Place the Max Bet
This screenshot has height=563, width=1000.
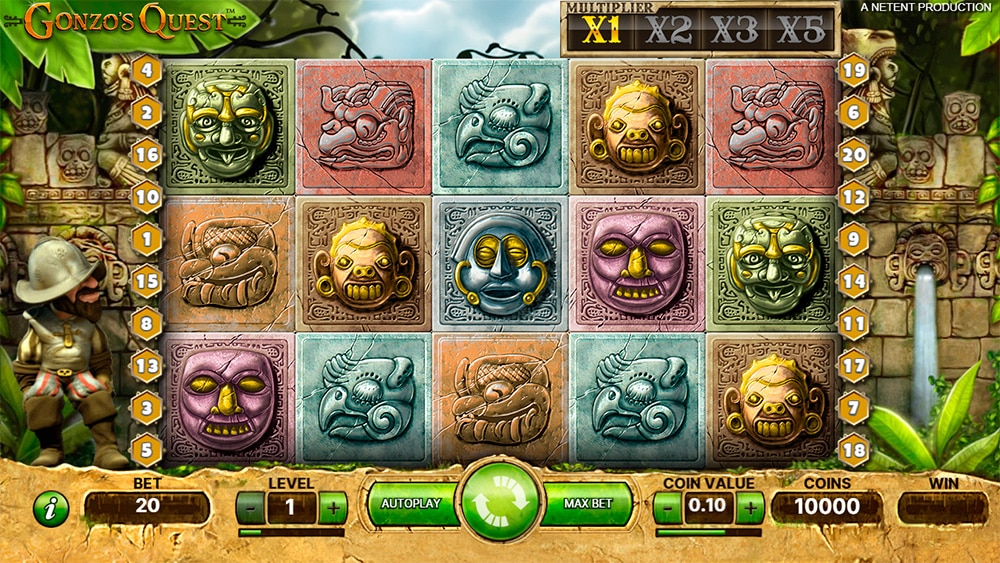point(587,504)
